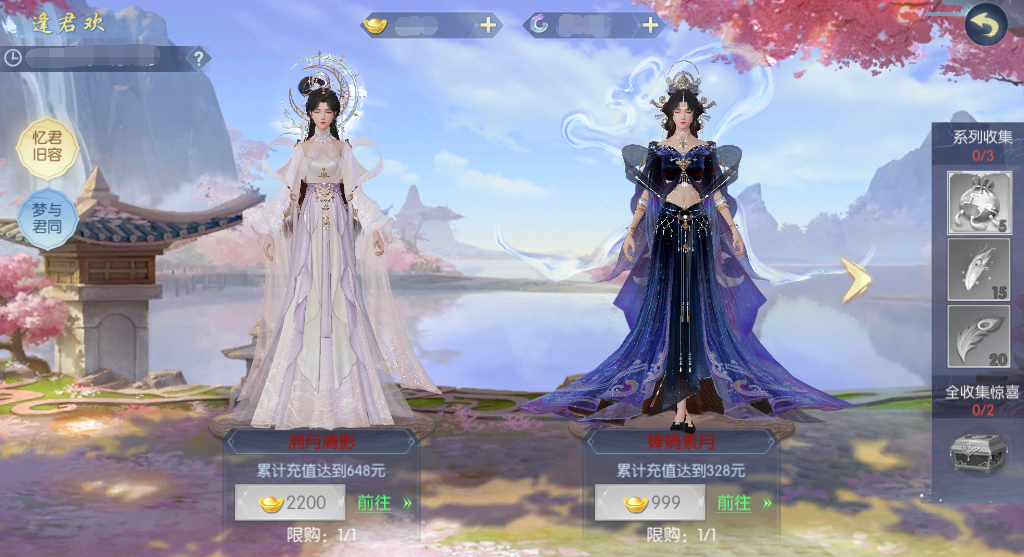Open the 全收集惊喜 treasure chest
This screenshot has width=1024, height=557.
tap(978, 452)
